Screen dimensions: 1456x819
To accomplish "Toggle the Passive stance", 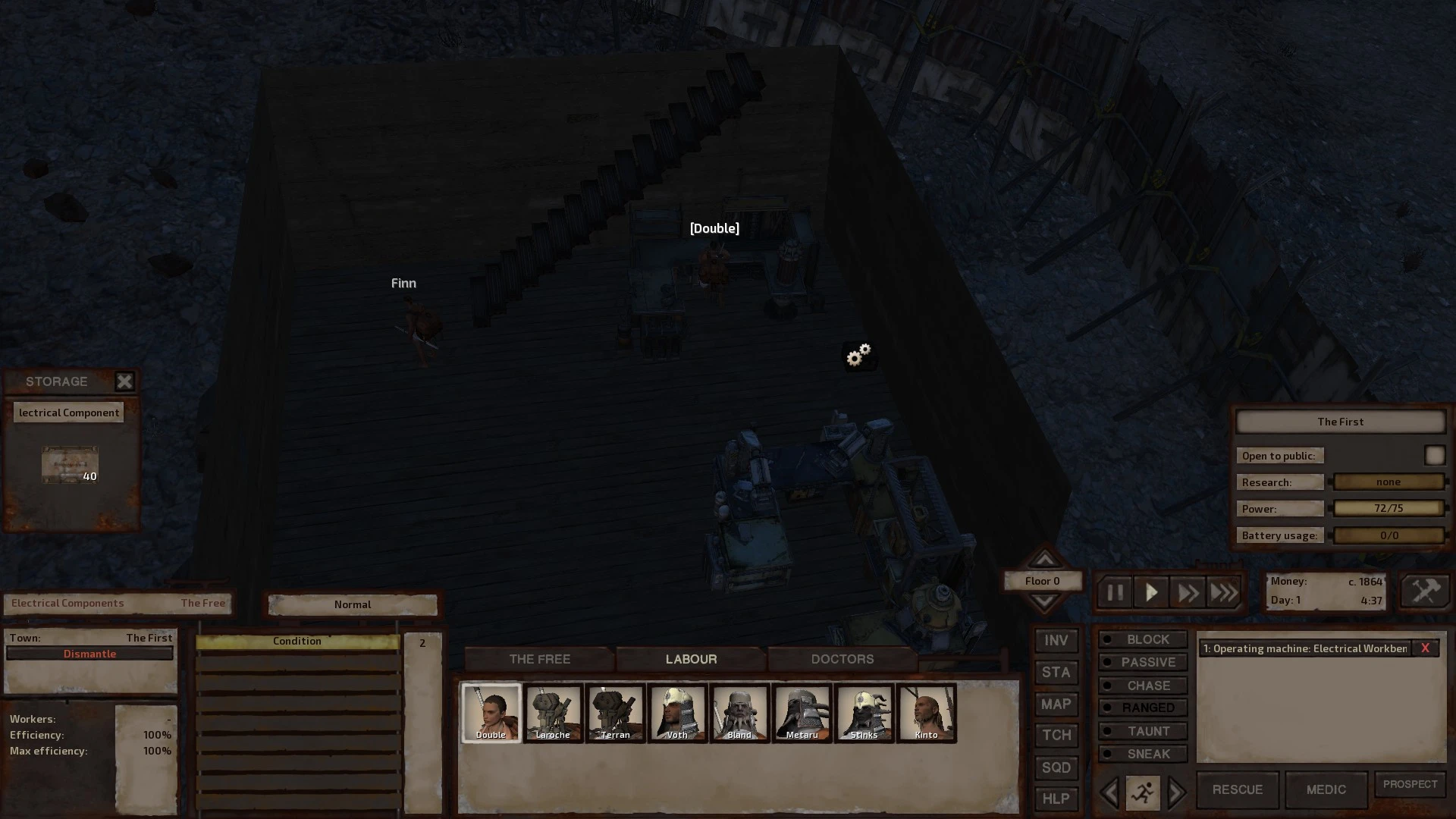I will 1143,662.
